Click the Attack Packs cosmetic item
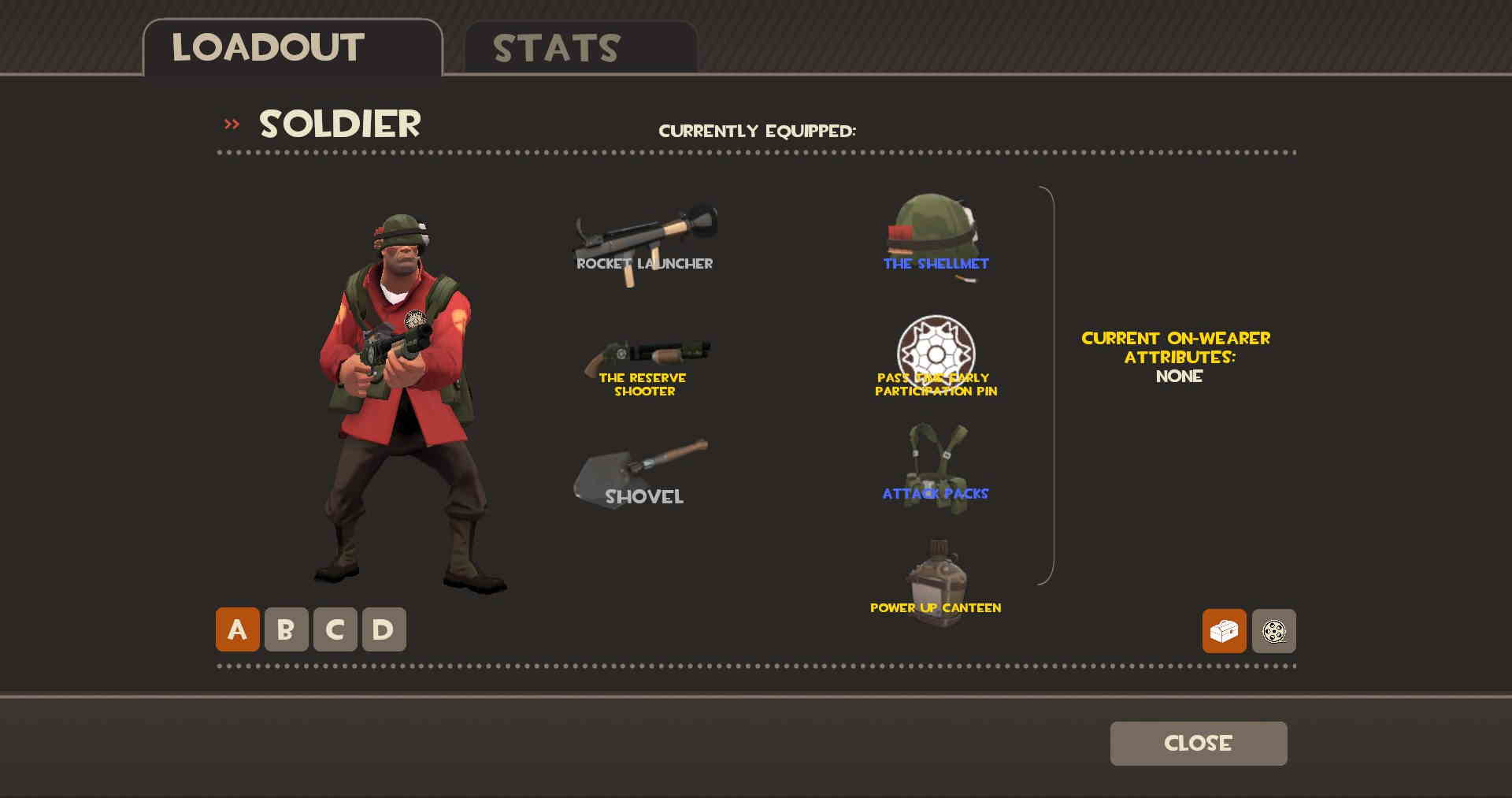1512x798 pixels. pyautogui.click(x=937, y=465)
